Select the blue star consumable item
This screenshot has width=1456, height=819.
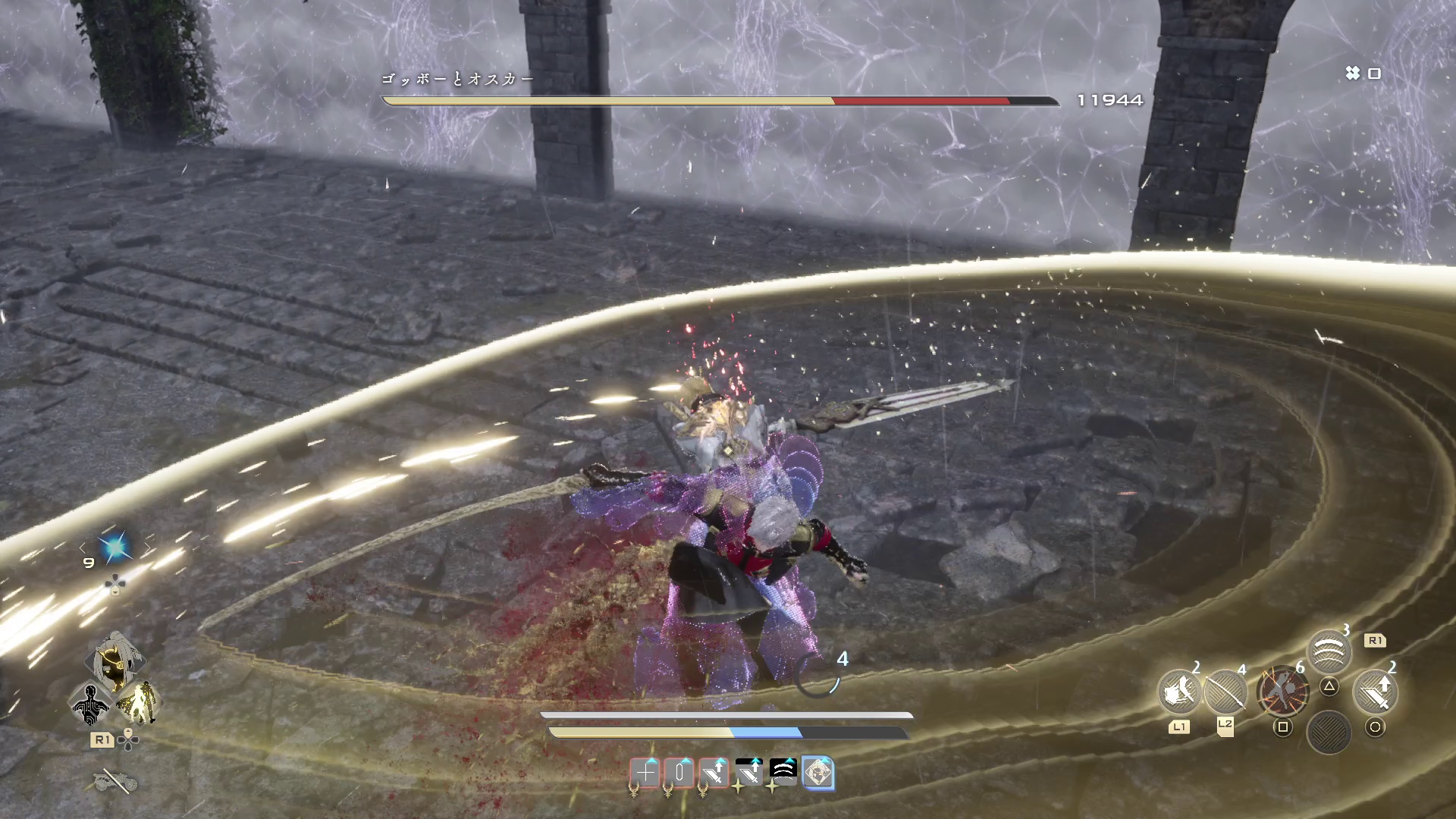point(115,547)
